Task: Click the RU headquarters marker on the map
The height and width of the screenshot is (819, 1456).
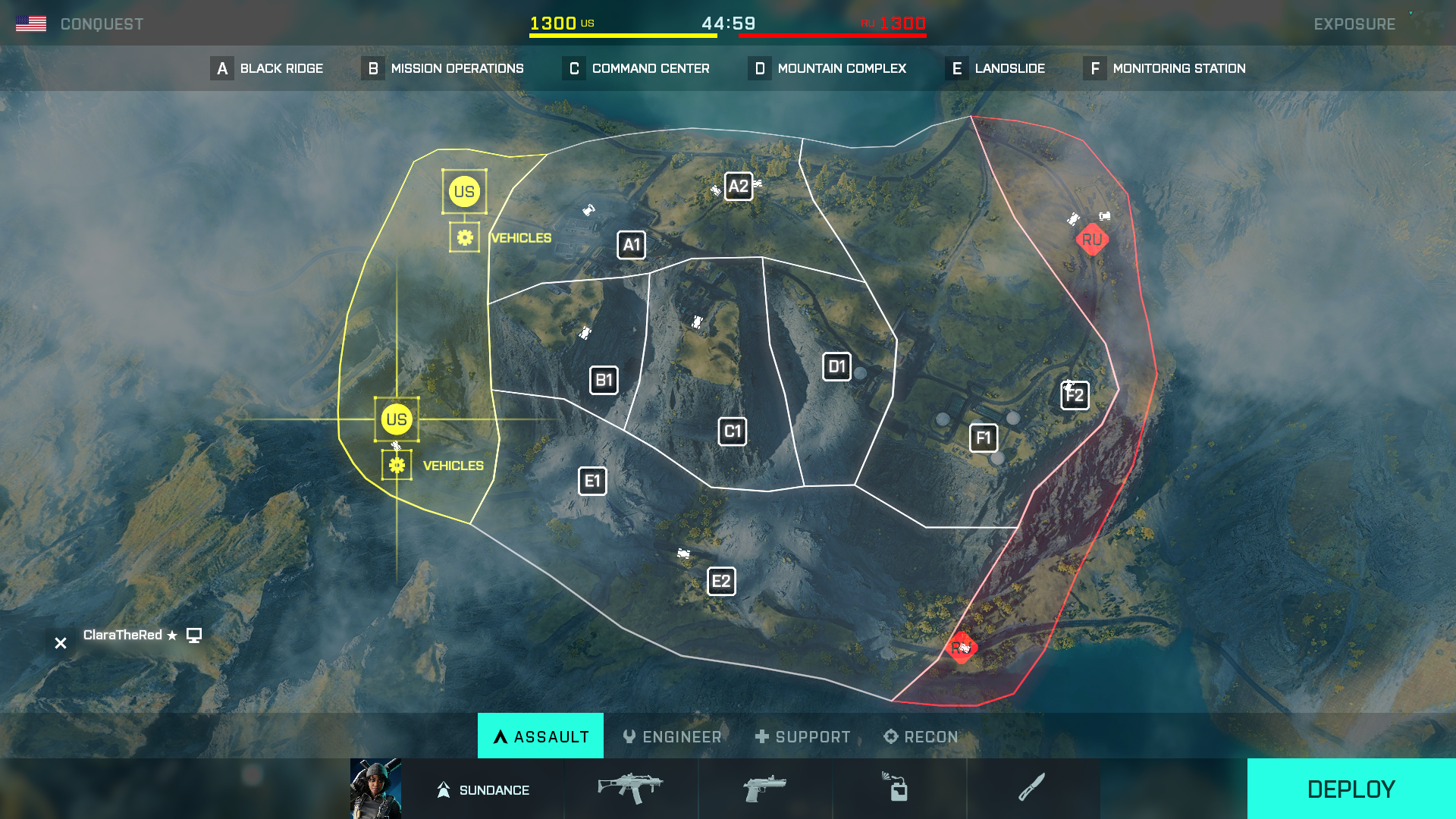Action: pos(1092,240)
